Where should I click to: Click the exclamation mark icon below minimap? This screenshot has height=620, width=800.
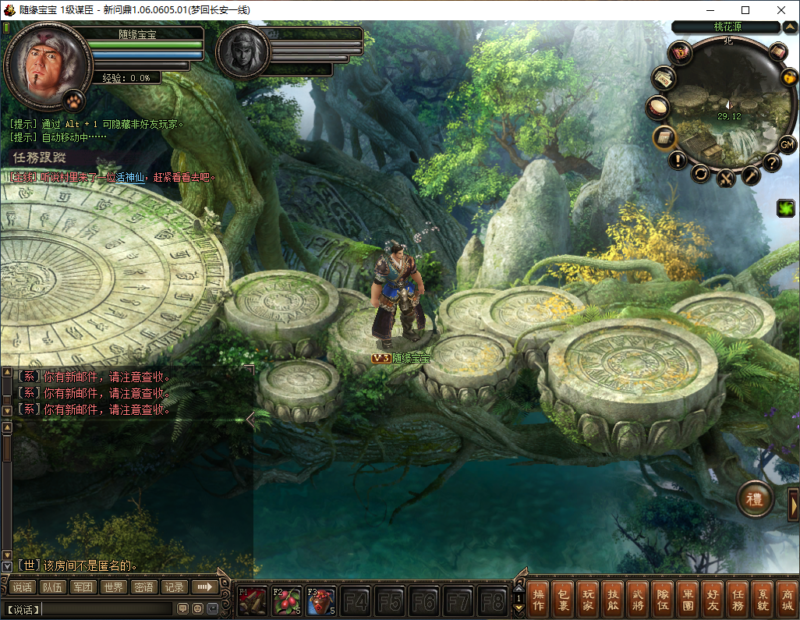[677, 160]
